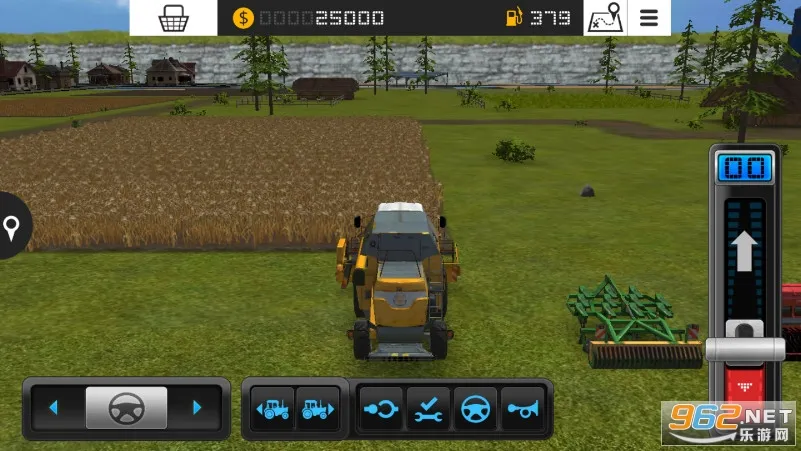Open the hamburger pause menu
Screen dimensions: 801x451
(649, 18)
